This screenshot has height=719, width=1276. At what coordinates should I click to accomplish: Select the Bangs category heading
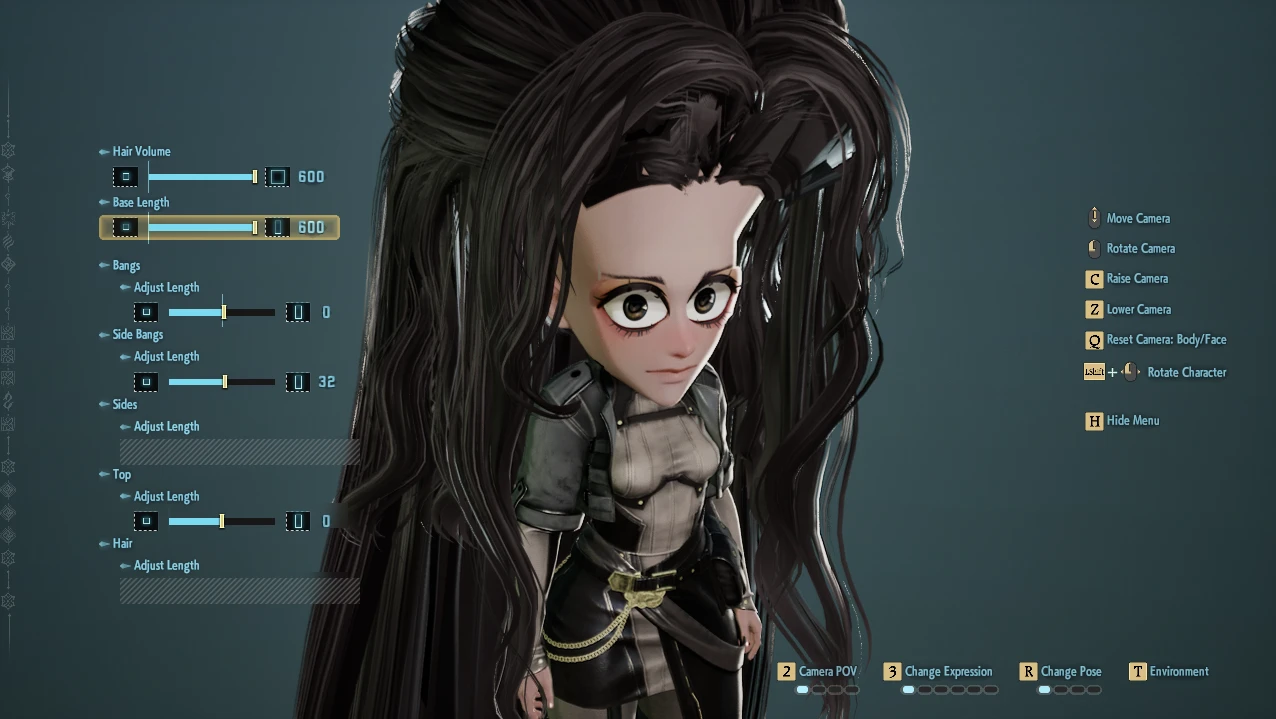126,266
